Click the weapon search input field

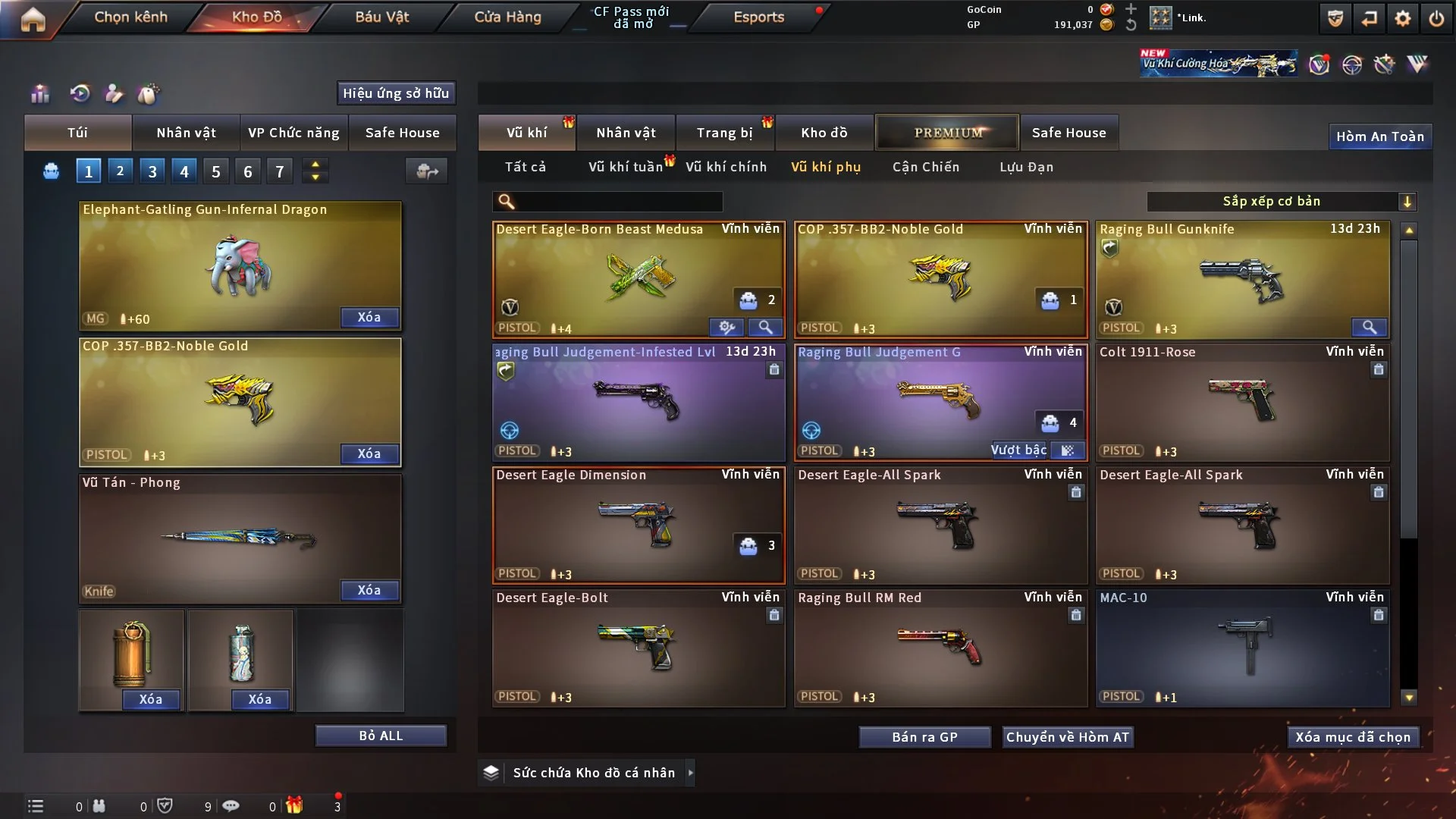click(x=618, y=201)
